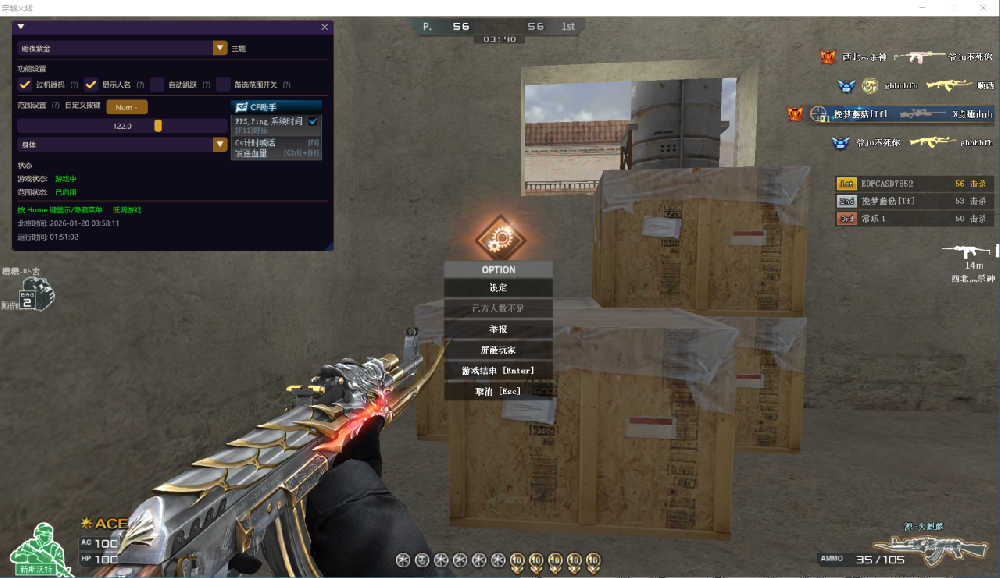
Task: Choose 游戏结束 to end the game
Action: pyautogui.click(x=498, y=371)
